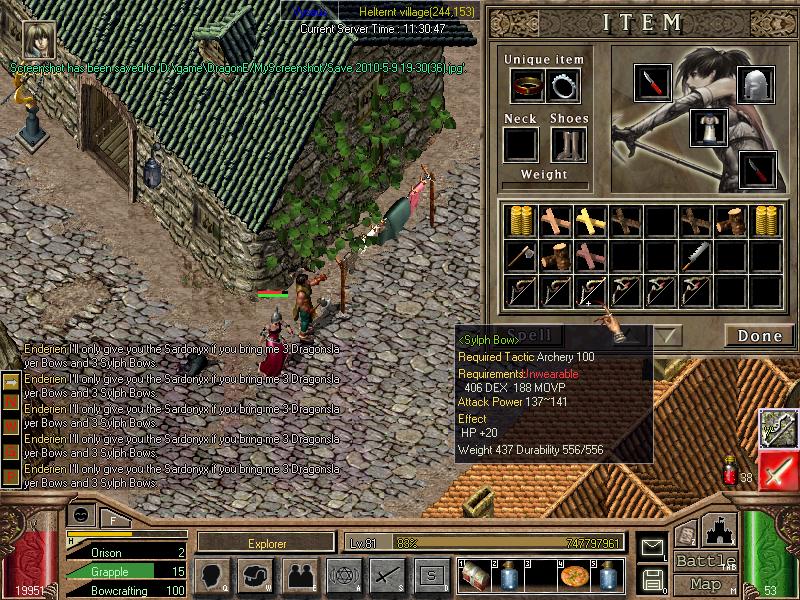Click the silver ring unique item

(x=564, y=86)
